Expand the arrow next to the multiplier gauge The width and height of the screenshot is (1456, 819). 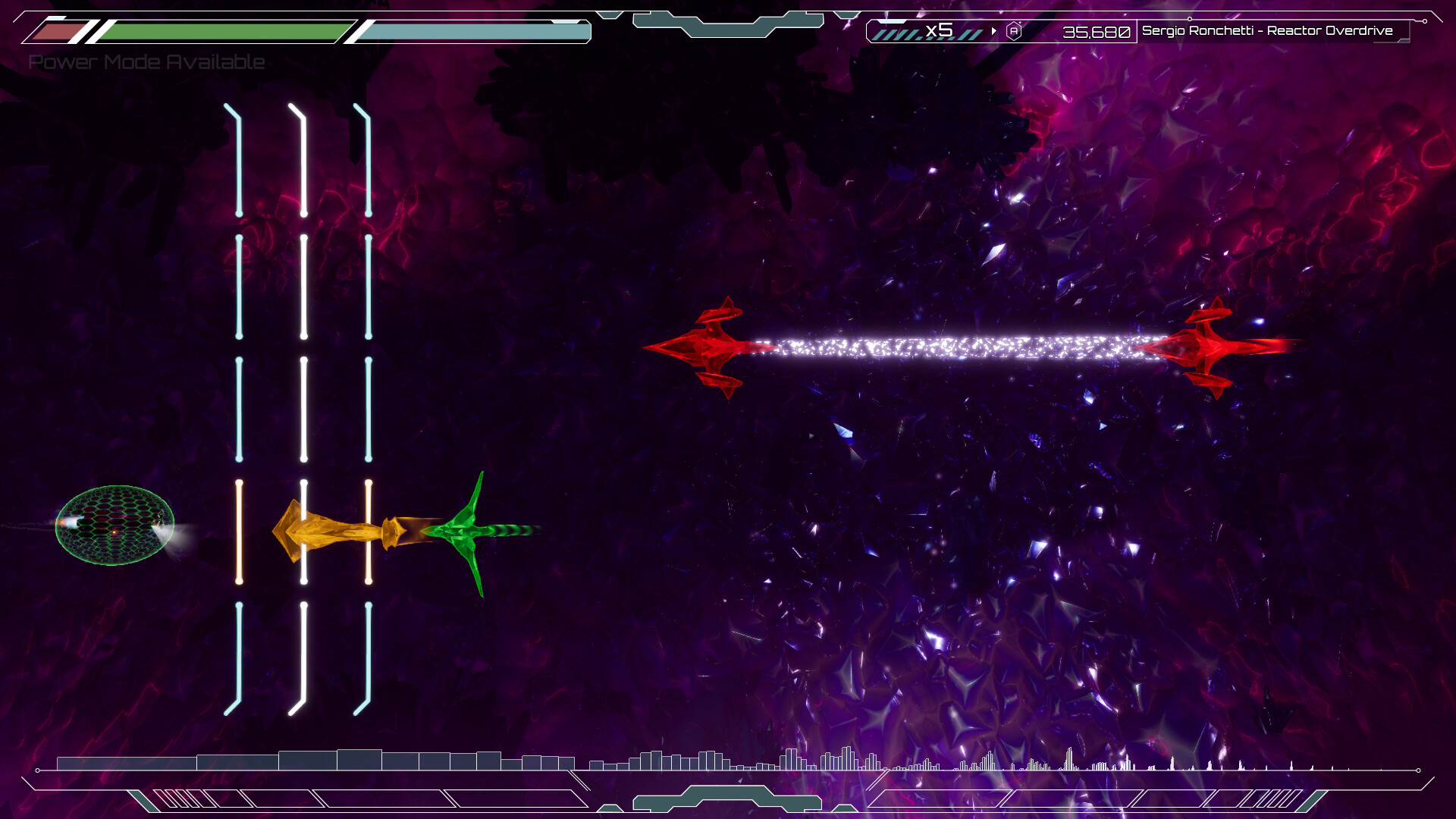993,32
